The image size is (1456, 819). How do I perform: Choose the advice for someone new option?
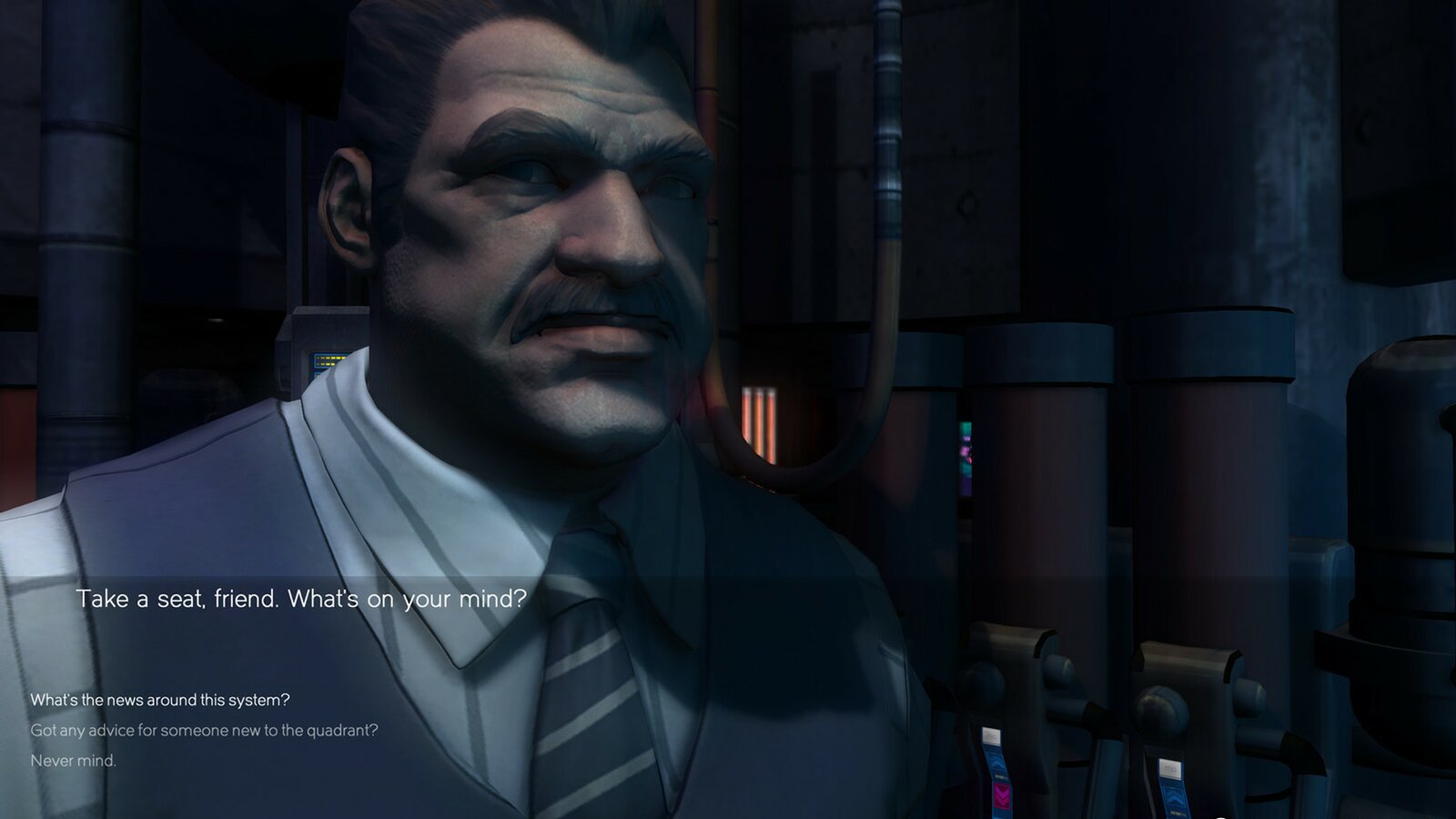click(204, 730)
